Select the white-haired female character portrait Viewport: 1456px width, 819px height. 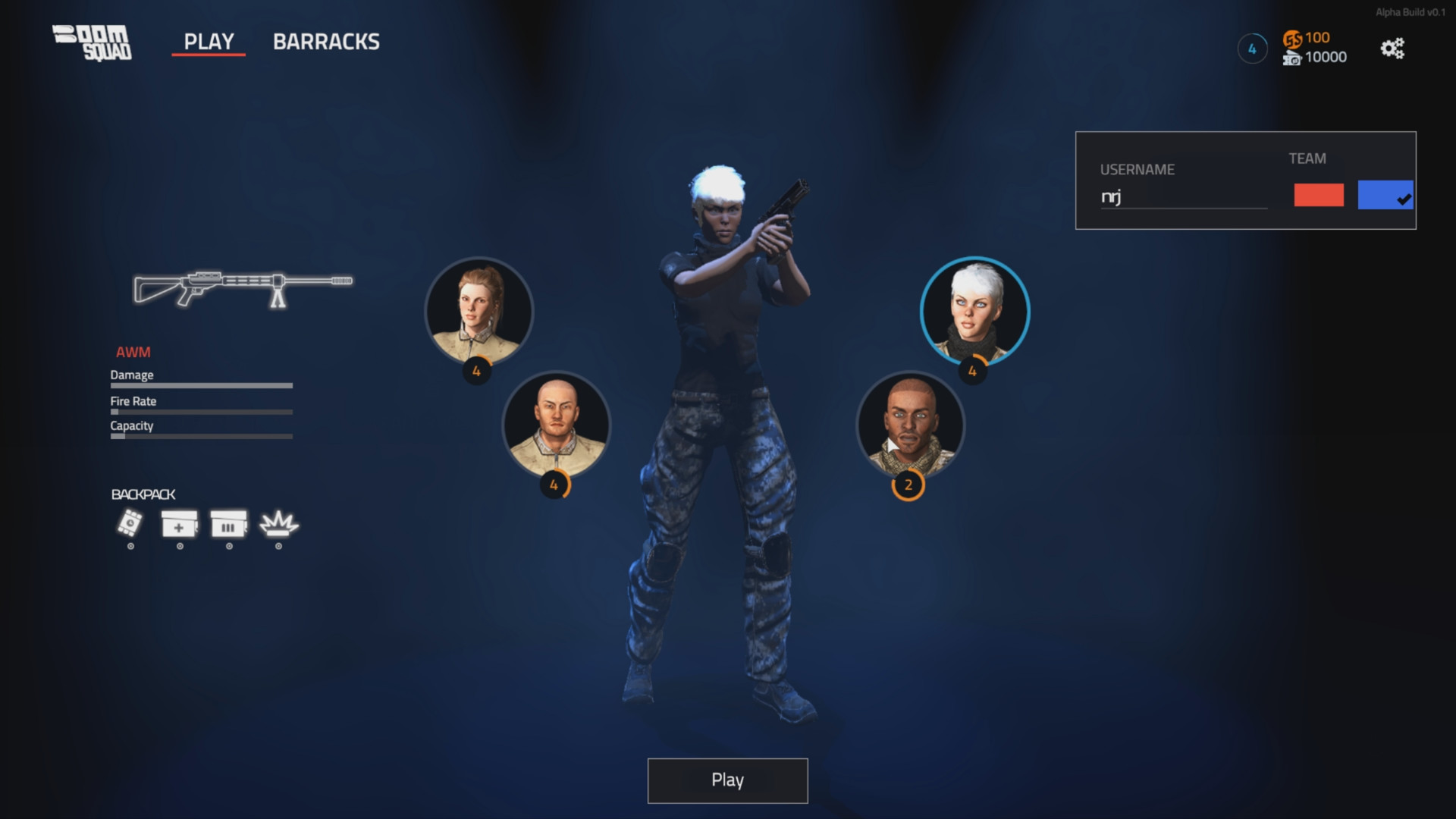(x=975, y=309)
